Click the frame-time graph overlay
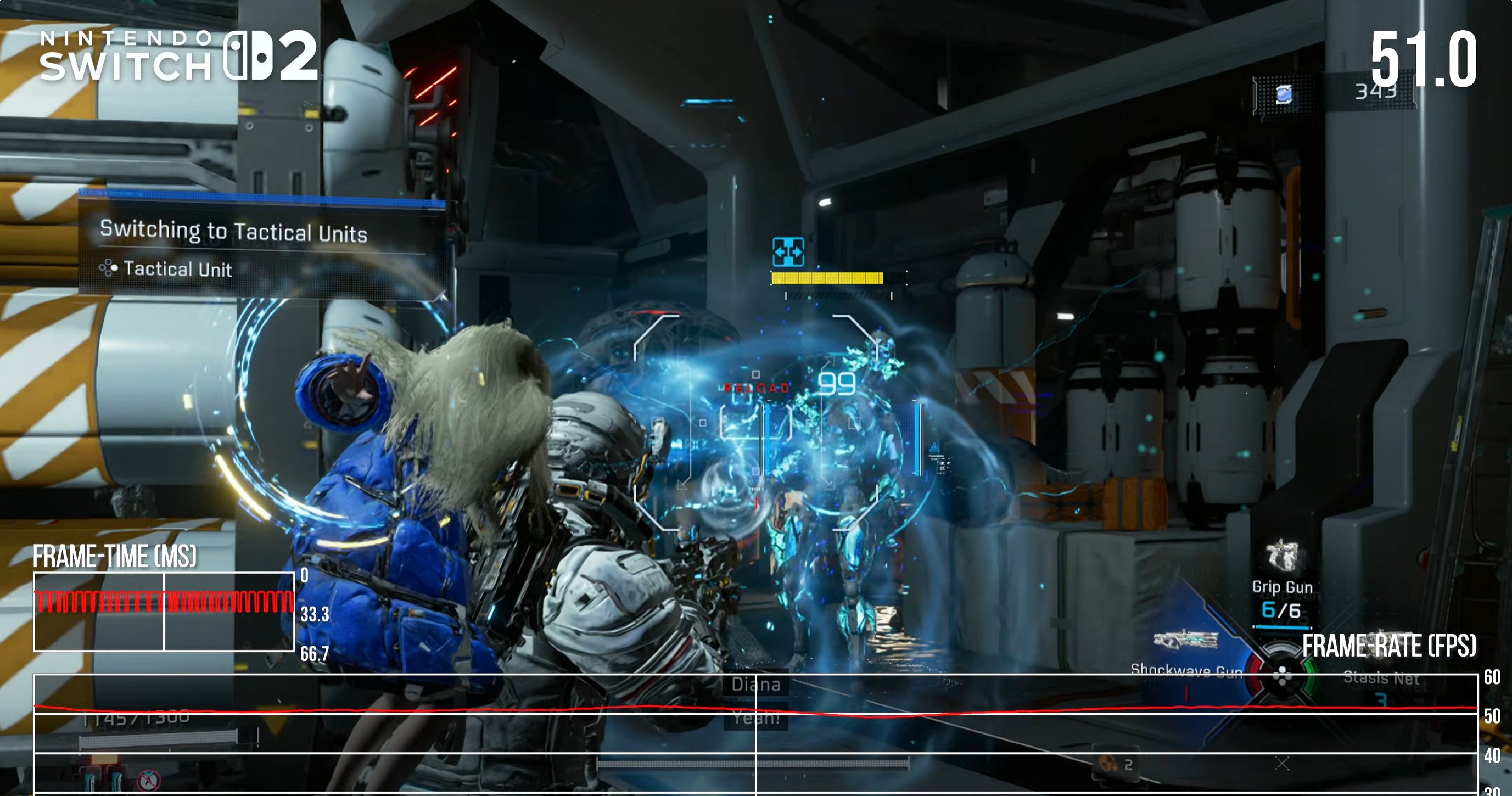1512x796 pixels. click(x=164, y=612)
